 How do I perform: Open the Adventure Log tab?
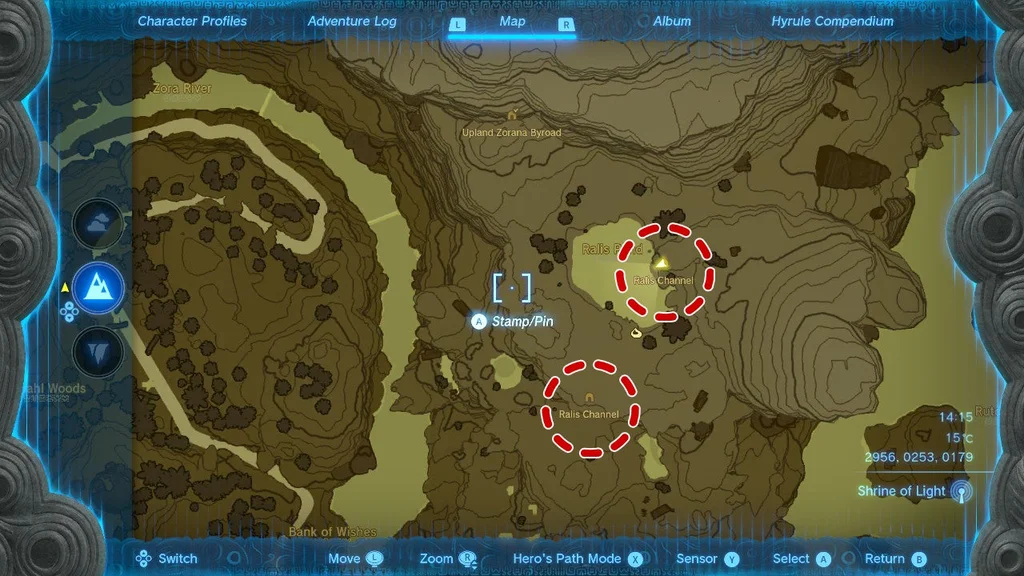(352, 21)
